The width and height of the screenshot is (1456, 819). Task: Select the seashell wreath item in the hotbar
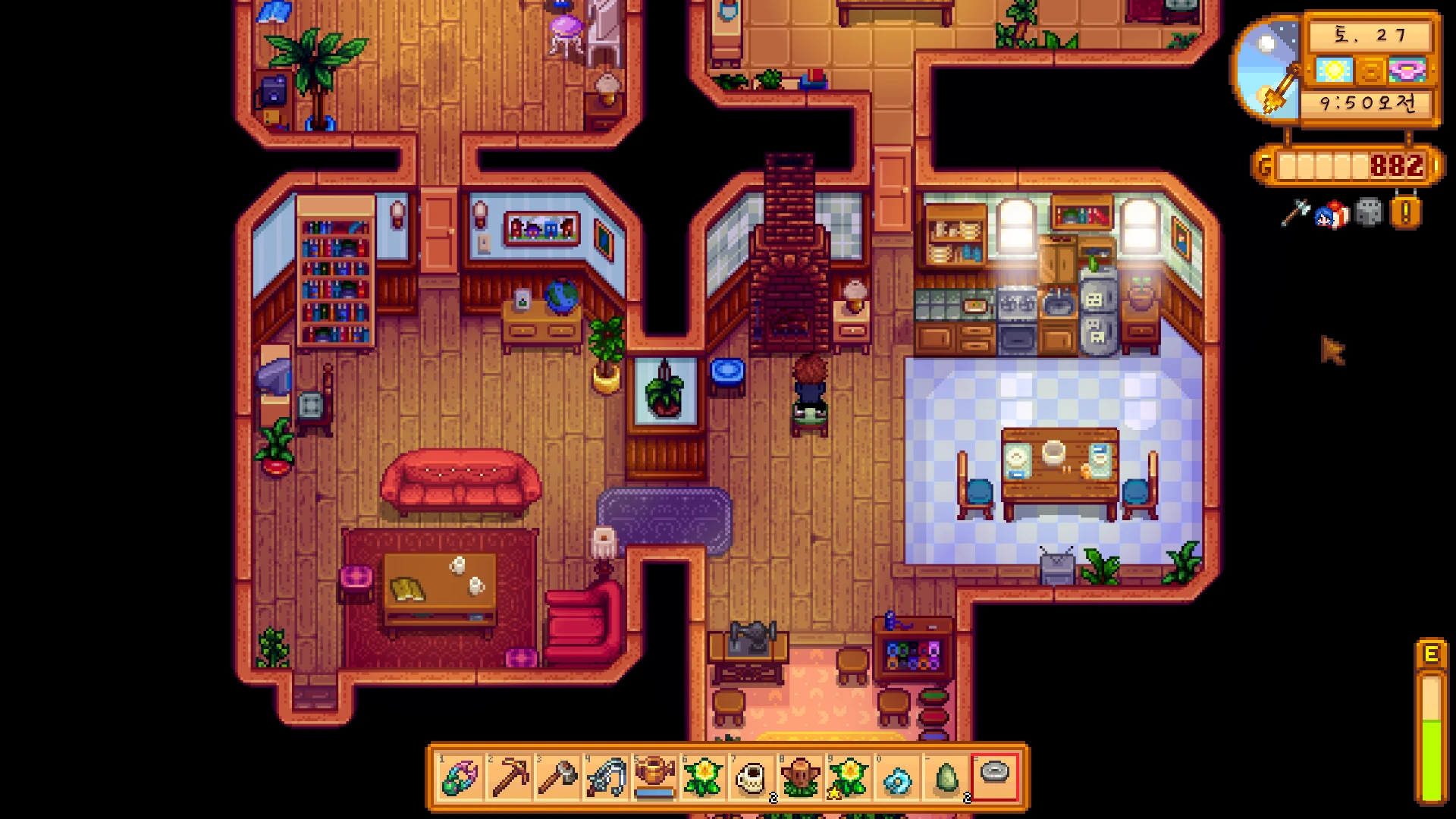pyautogui.click(x=460, y=777)
